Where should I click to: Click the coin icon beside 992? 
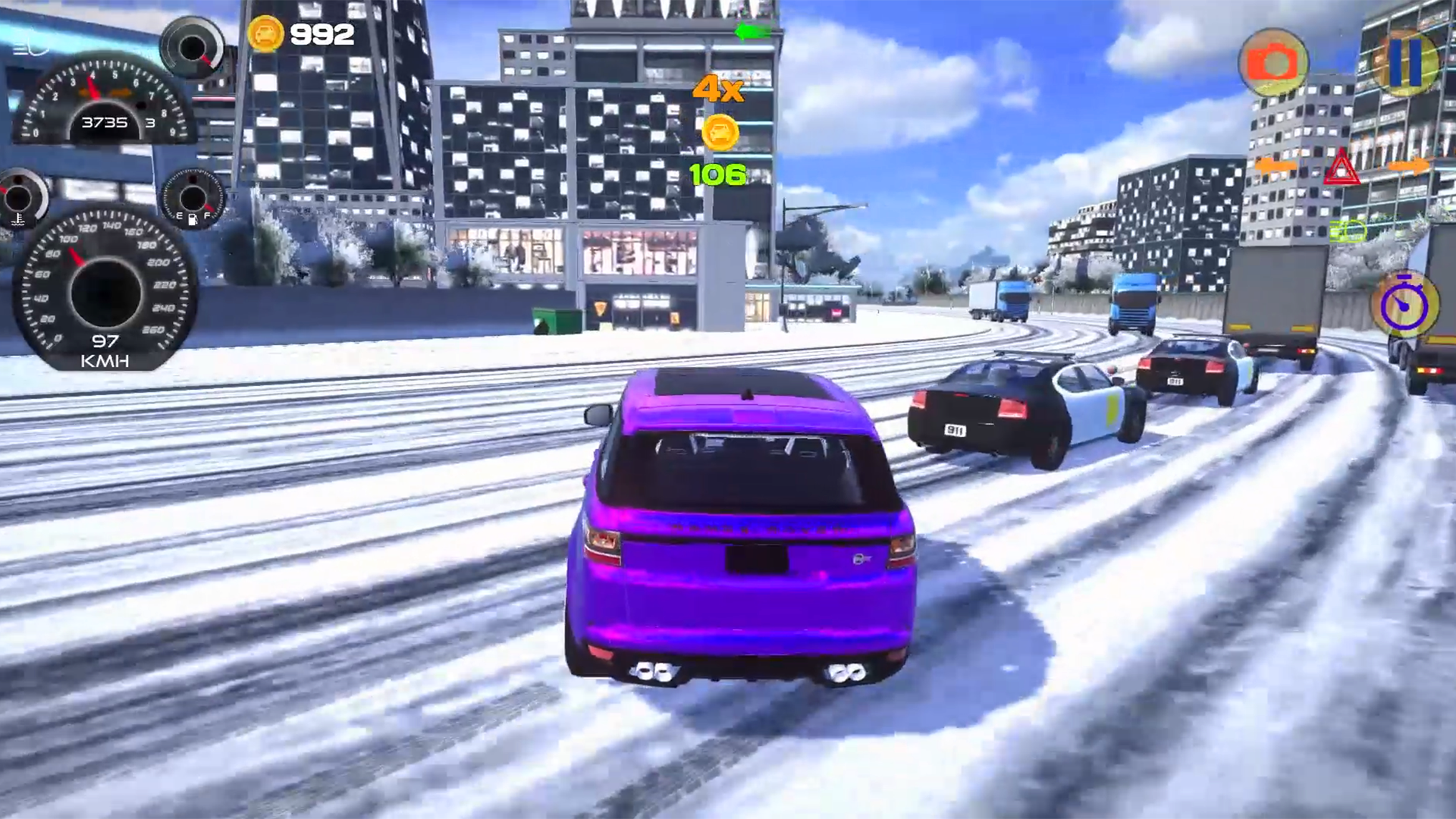[266, 34]
